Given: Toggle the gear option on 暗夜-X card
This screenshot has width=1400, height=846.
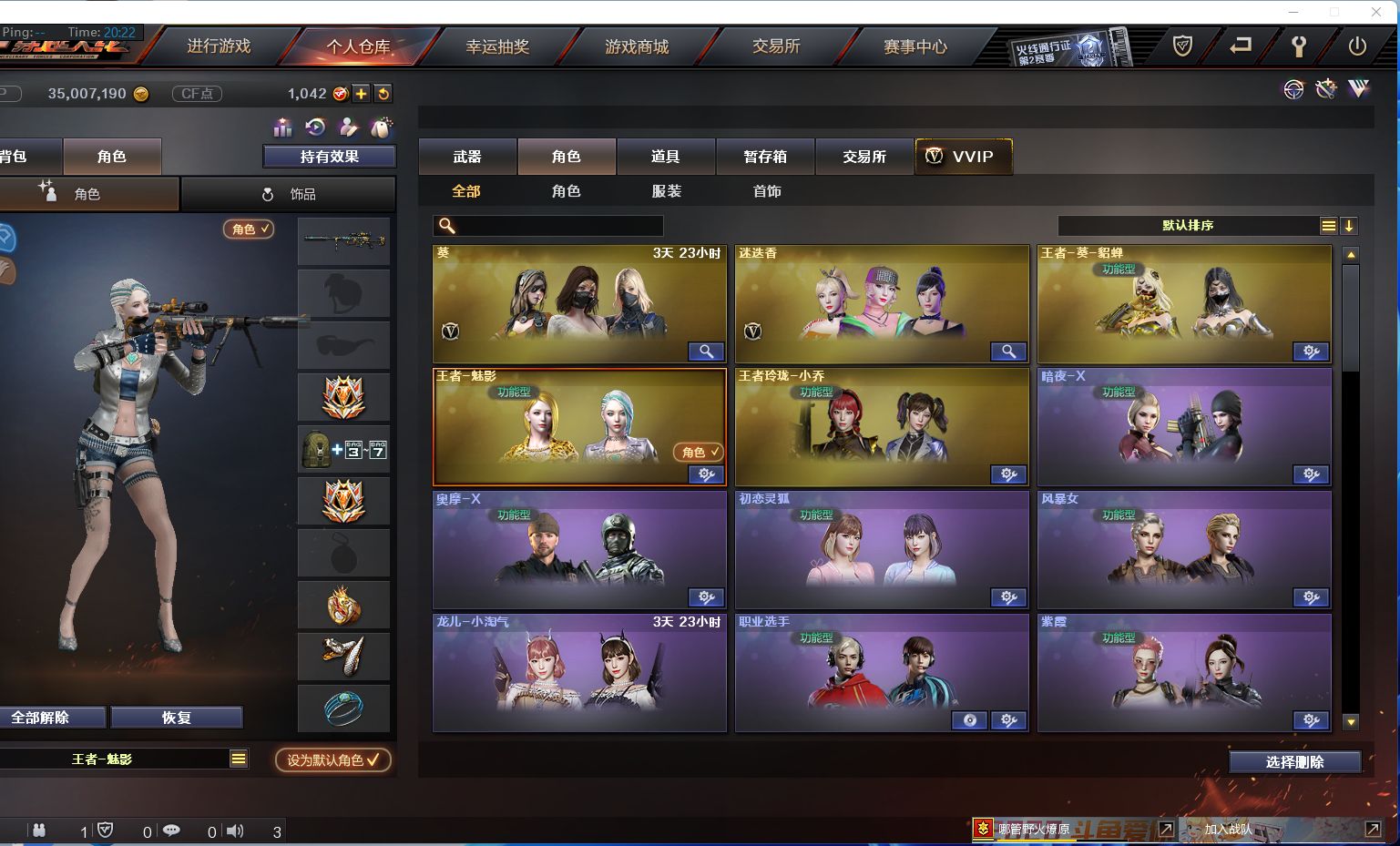Looking at the screenshot, I should (1311, 474).
